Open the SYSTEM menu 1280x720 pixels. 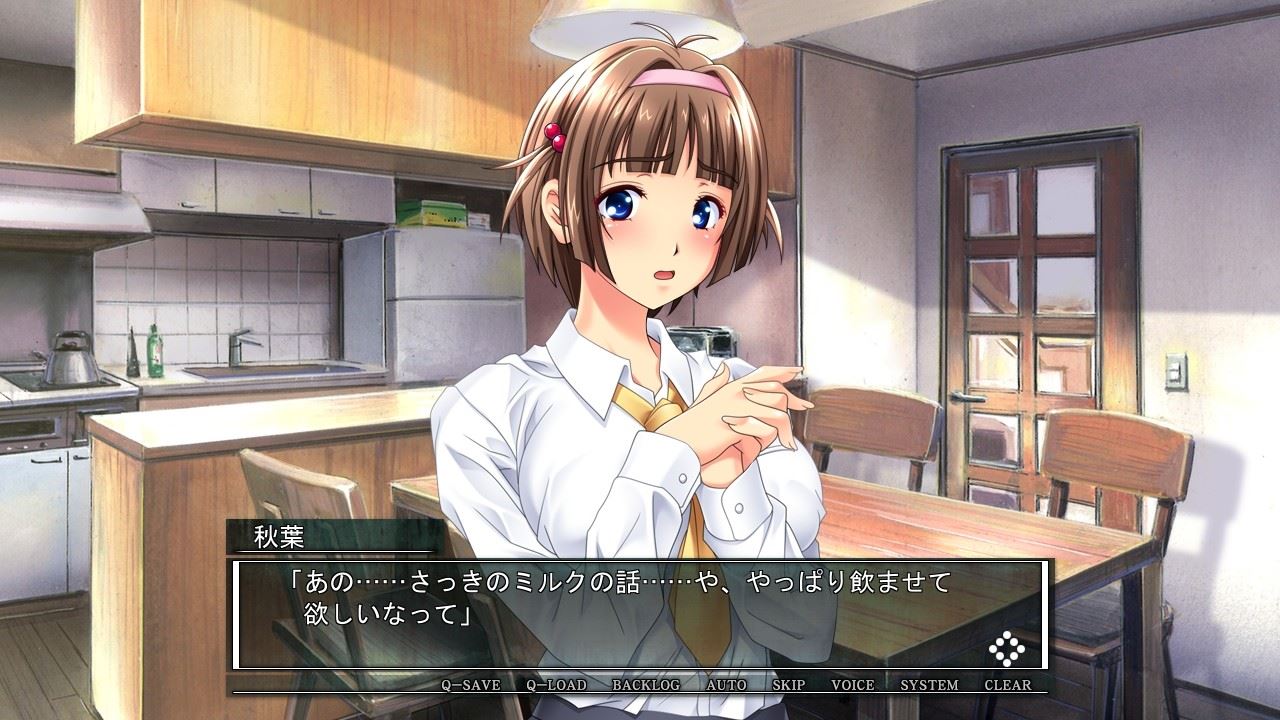click(929, 685)
